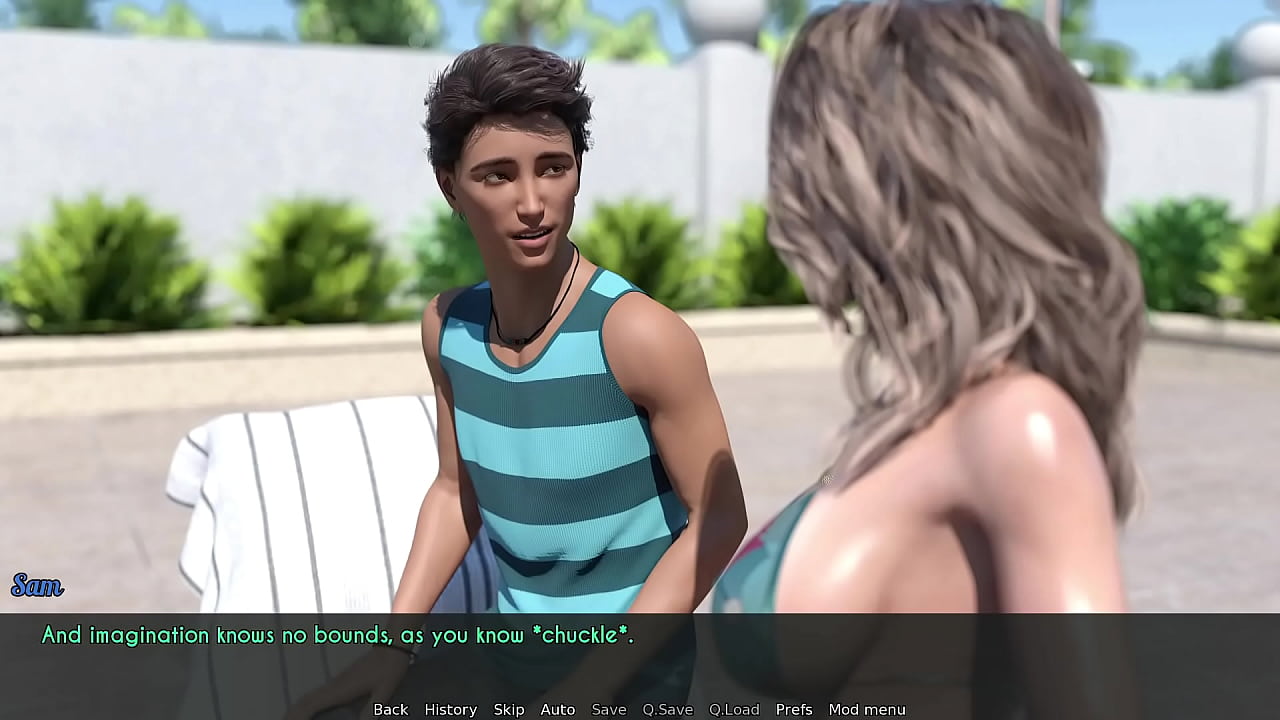Go back one dialogue line
The width and height of the screenshot is (1280, 720).
point(390,709)
